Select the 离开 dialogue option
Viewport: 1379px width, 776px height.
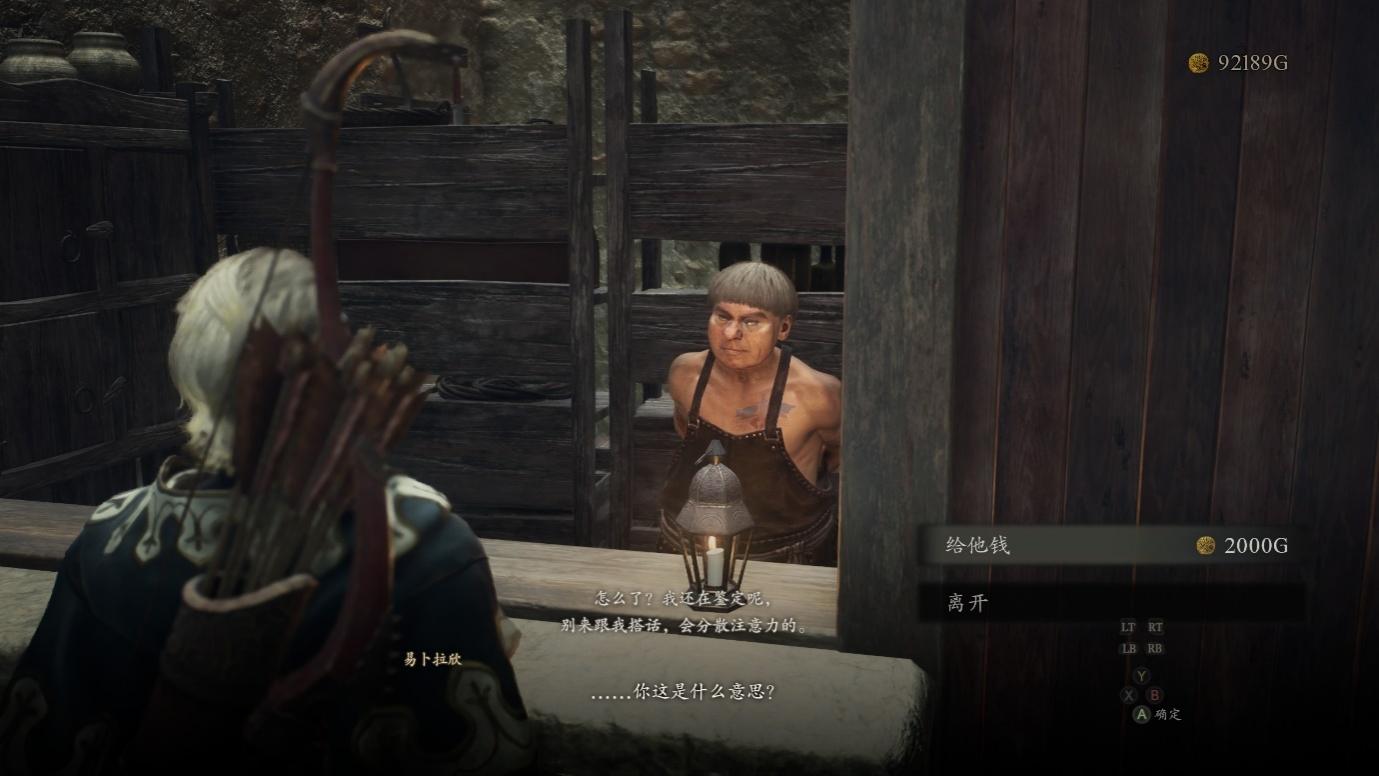coord(1110,603)
